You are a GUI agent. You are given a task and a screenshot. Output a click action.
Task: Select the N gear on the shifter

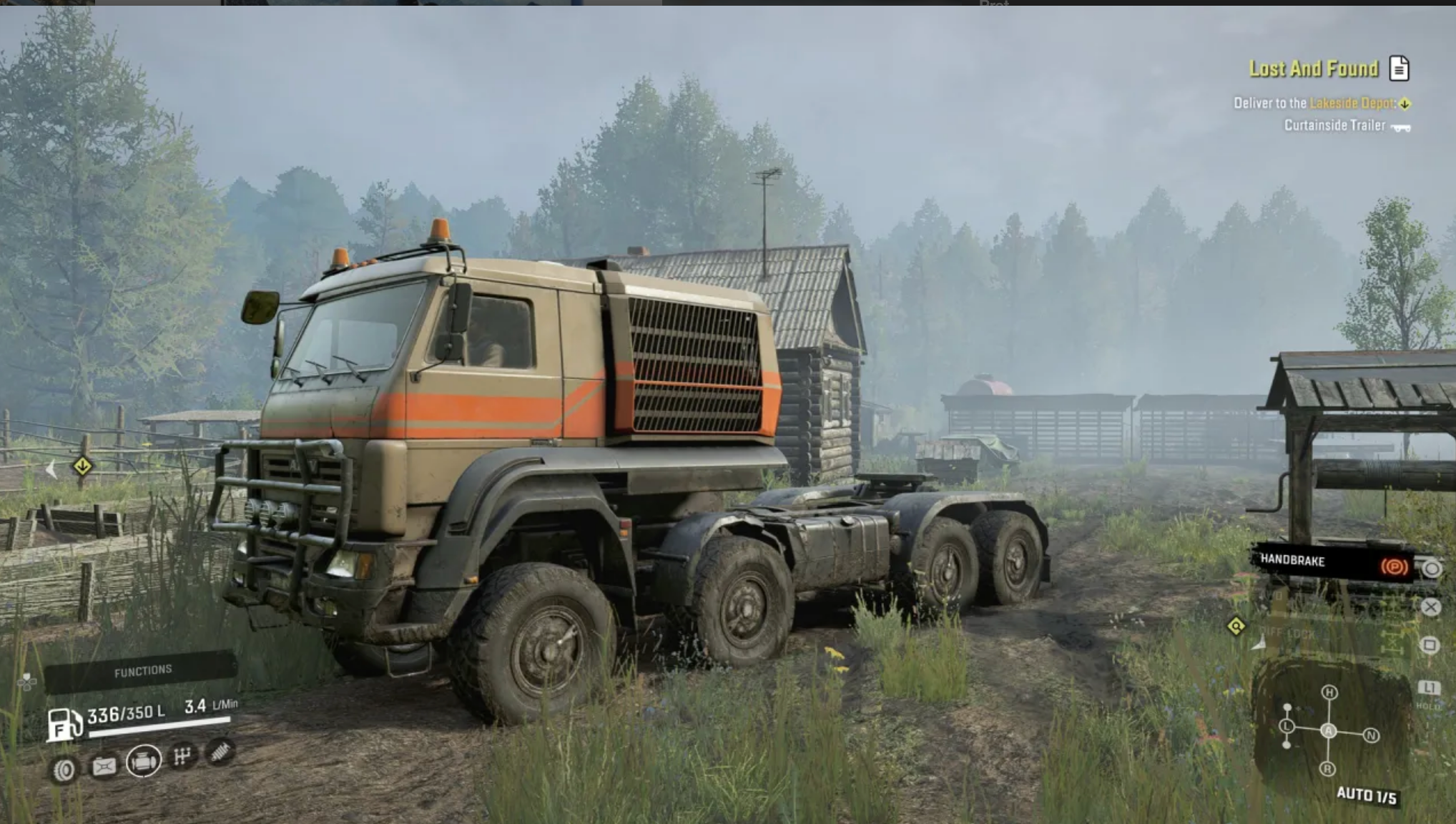[x=1372, y=735]
